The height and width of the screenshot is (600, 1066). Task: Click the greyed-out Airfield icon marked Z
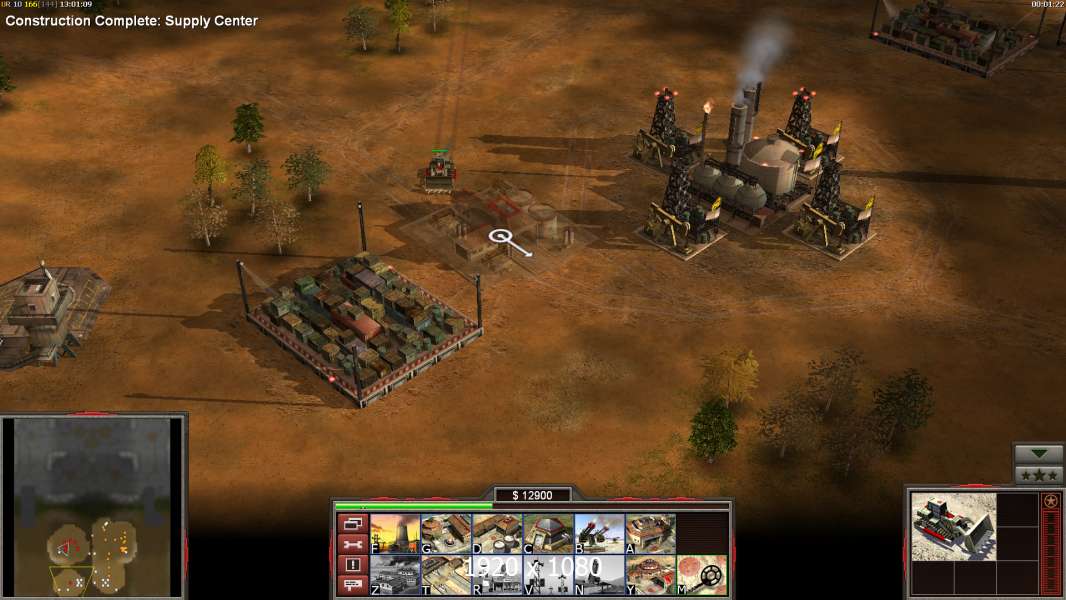click(395, 575)
